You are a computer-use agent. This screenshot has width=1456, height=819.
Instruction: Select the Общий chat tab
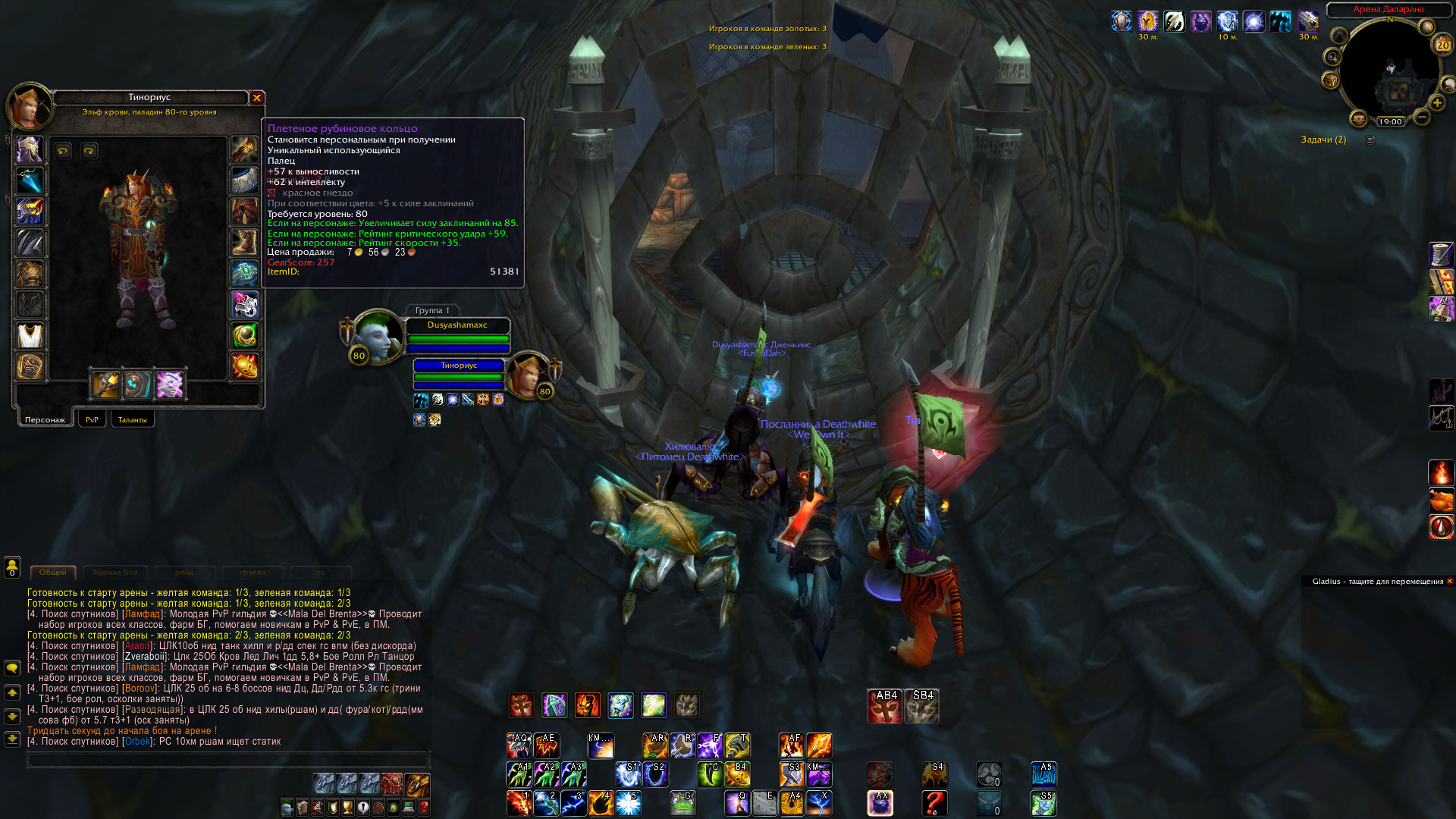[53, 573]
